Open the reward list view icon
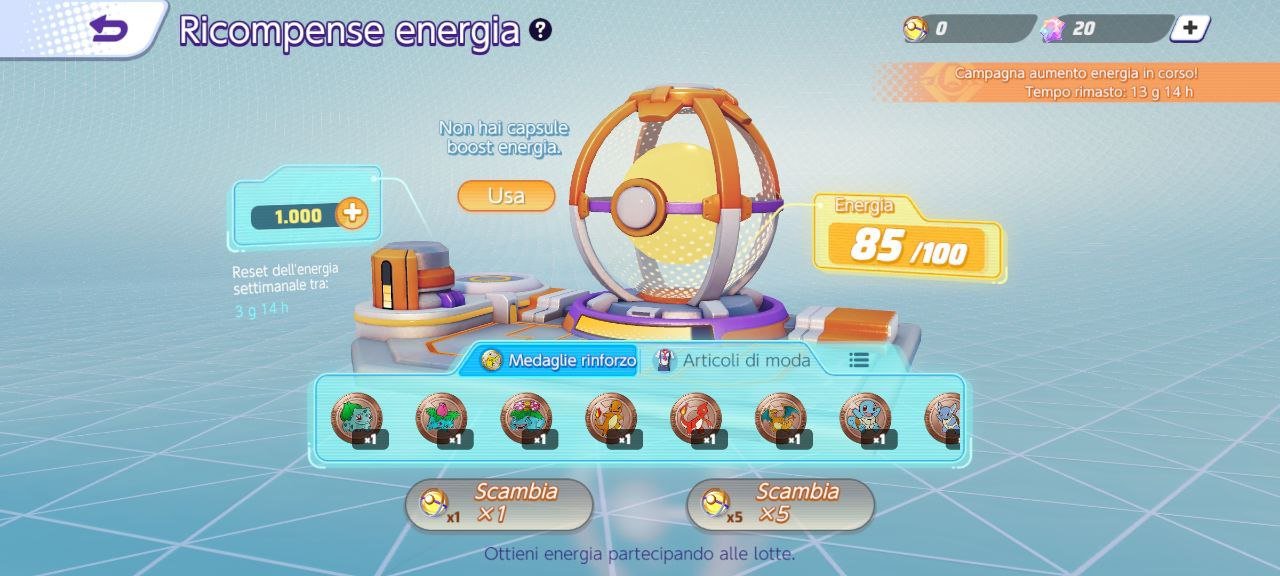Image resolution: width=1280 pixels, height=576 pixels. (859, 360)
